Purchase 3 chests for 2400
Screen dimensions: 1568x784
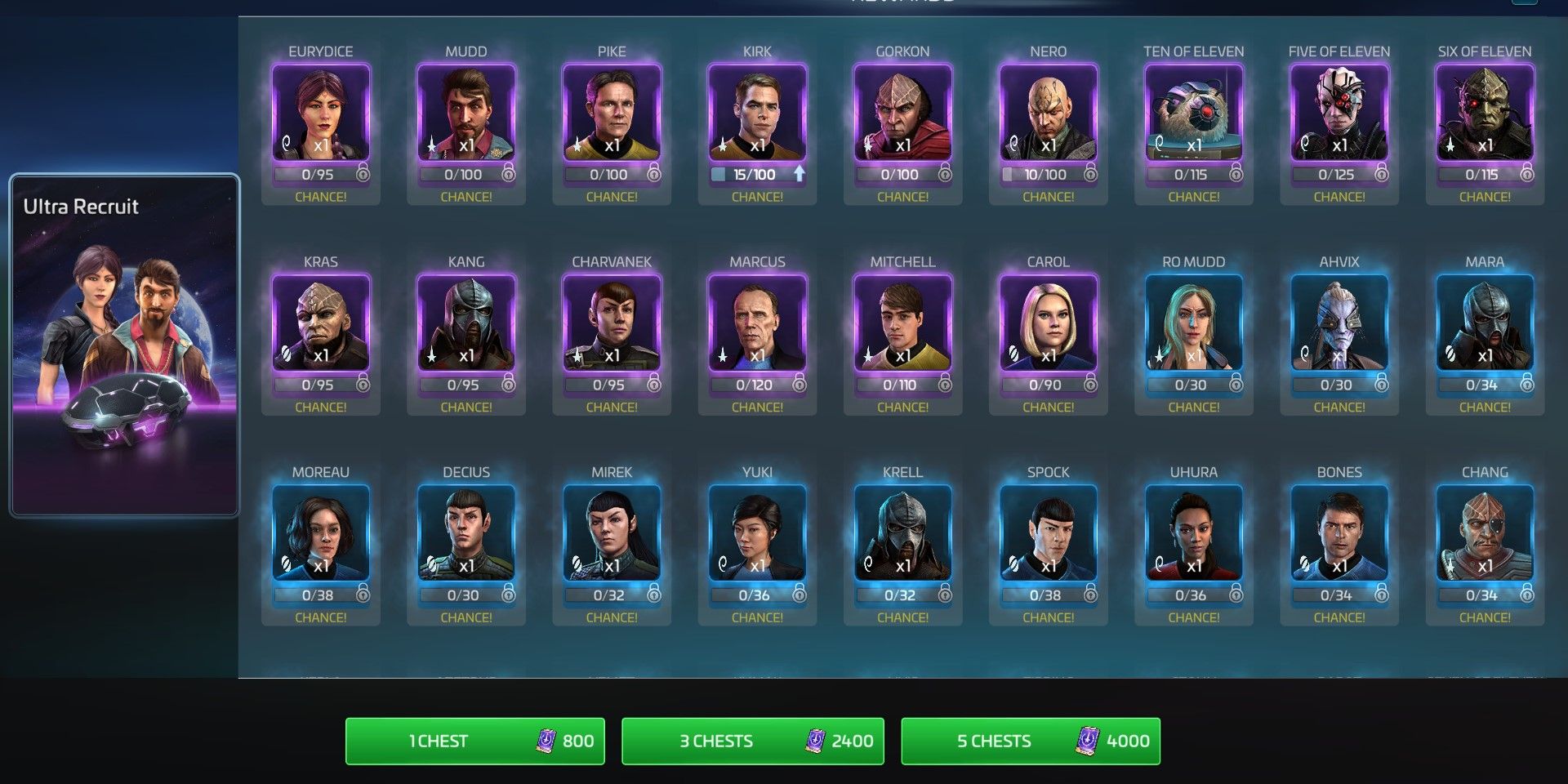coord(752,741)
